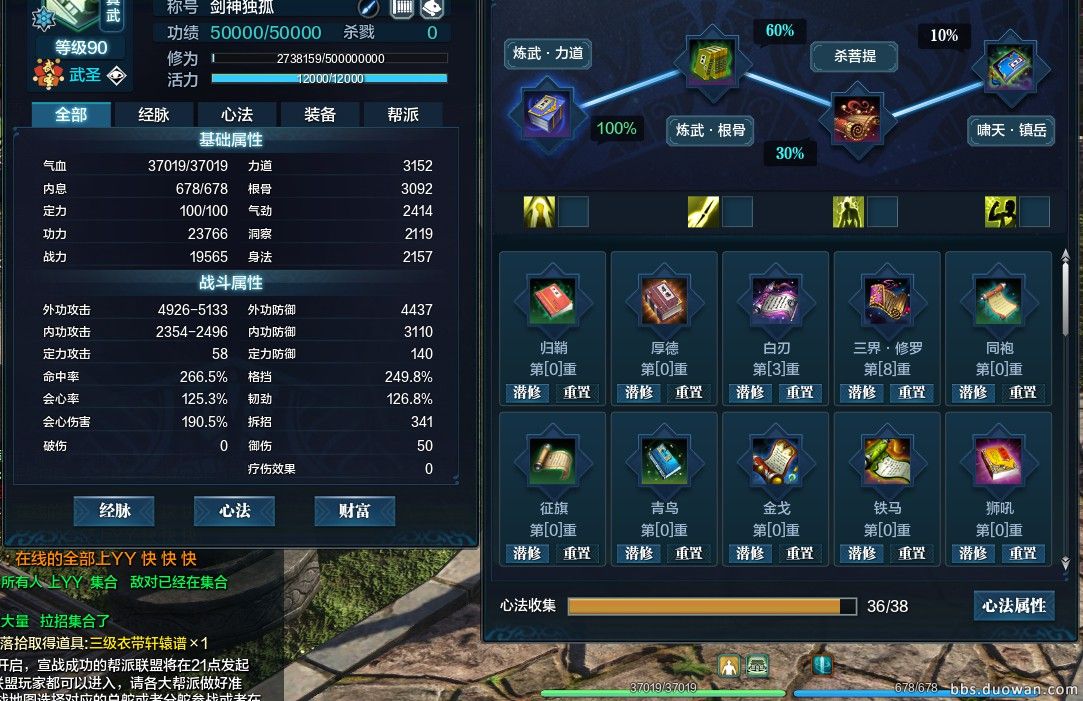Click the 财富 button
Screen dimensions: 1083x701
pyautogui.click(x=354, y=511)
